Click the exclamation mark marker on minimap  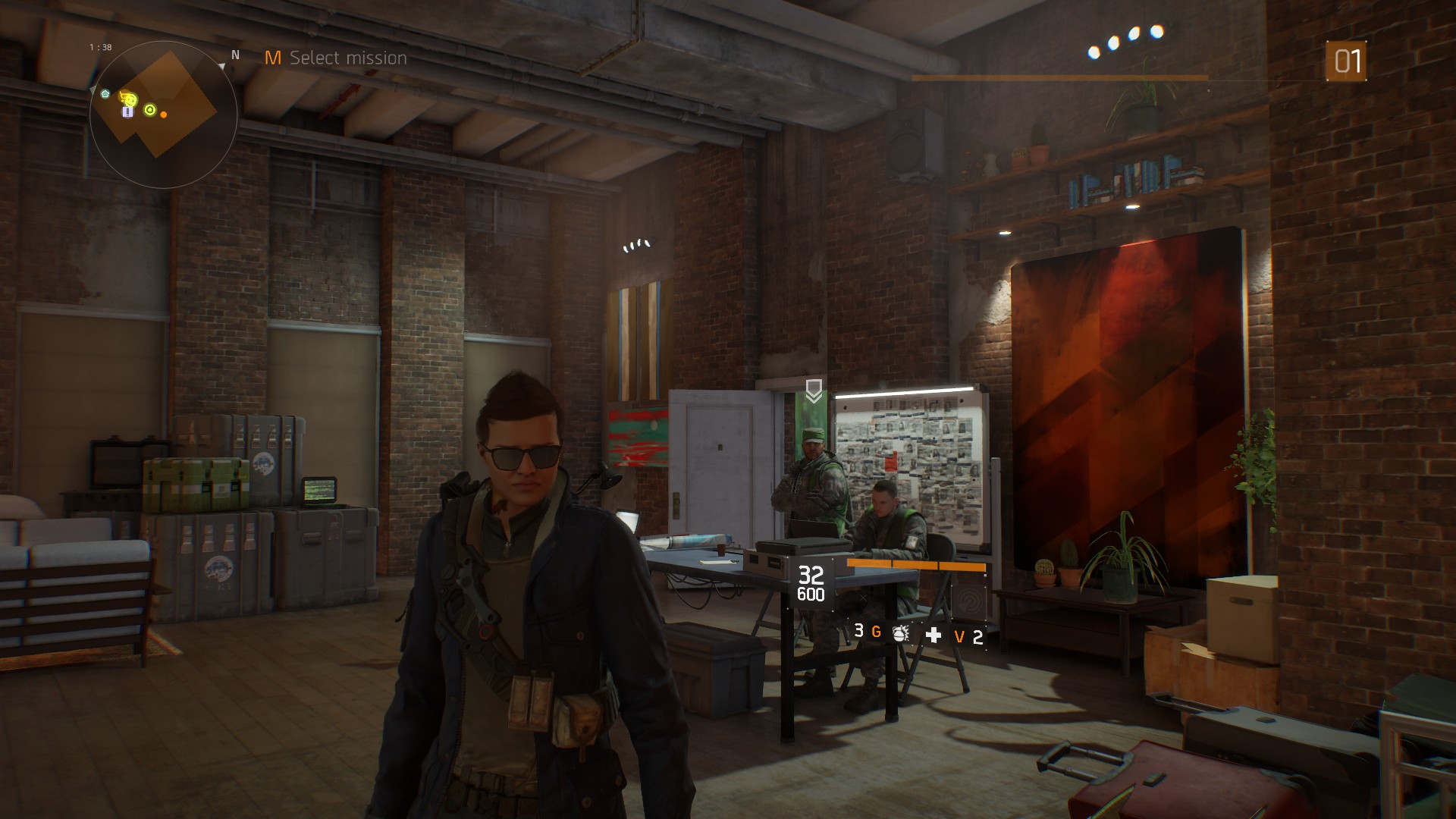pyautogui.click(x=128, y=112)
